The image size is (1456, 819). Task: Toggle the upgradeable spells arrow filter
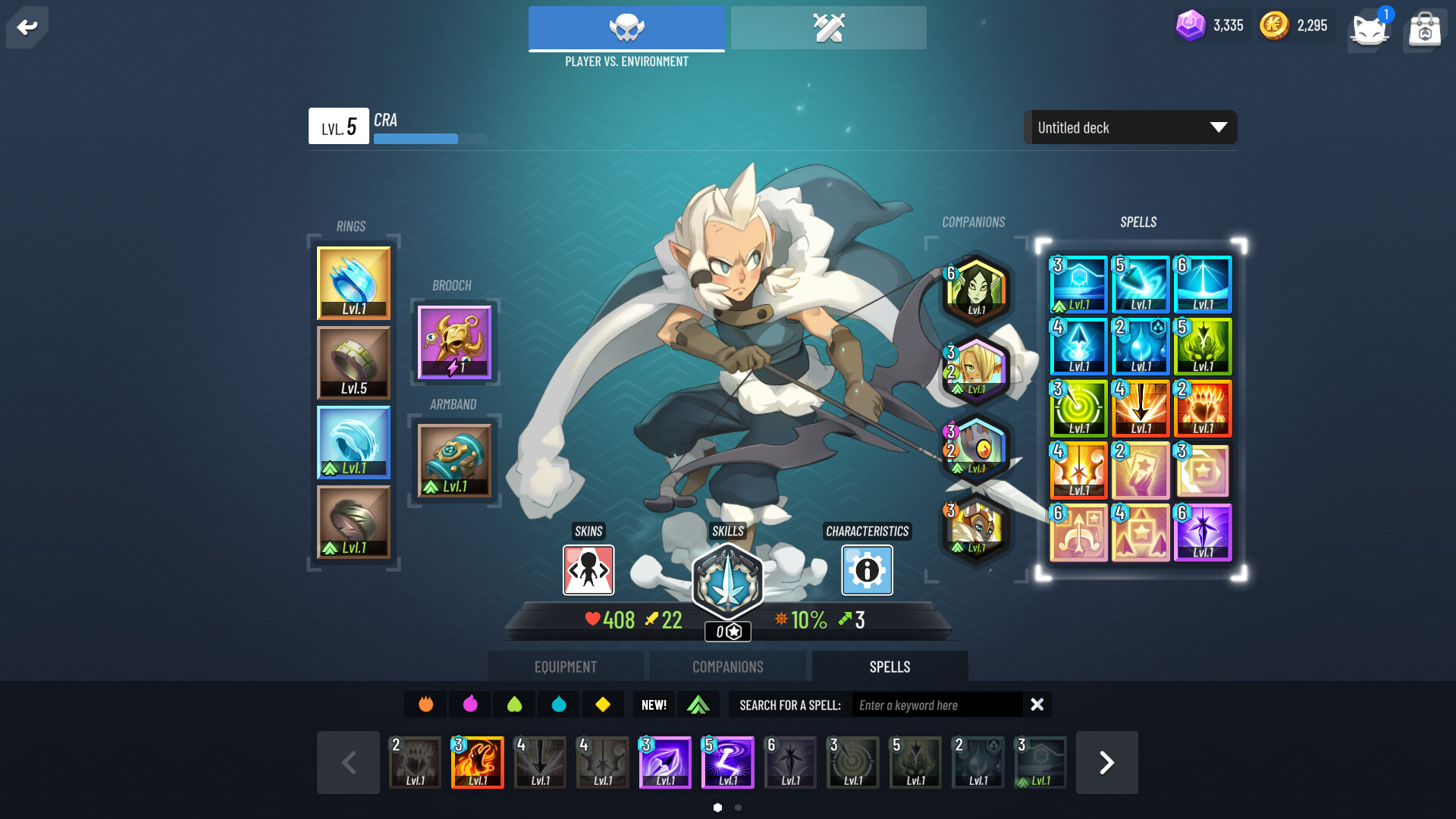(x=698, y=704)
